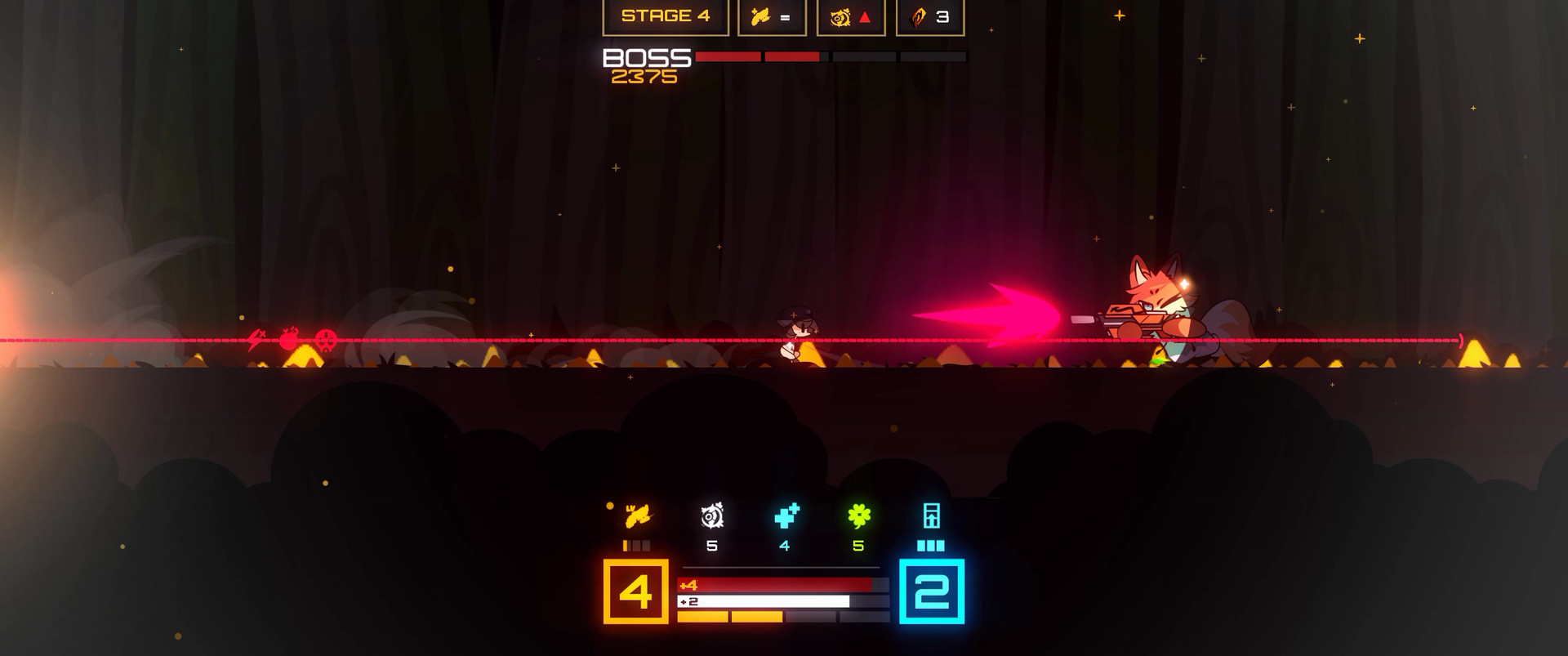Image resolution: width=1568 pixels, height=656 pixels.
Task: Click the red skull marker on the timeline
Action: point(326,339)
